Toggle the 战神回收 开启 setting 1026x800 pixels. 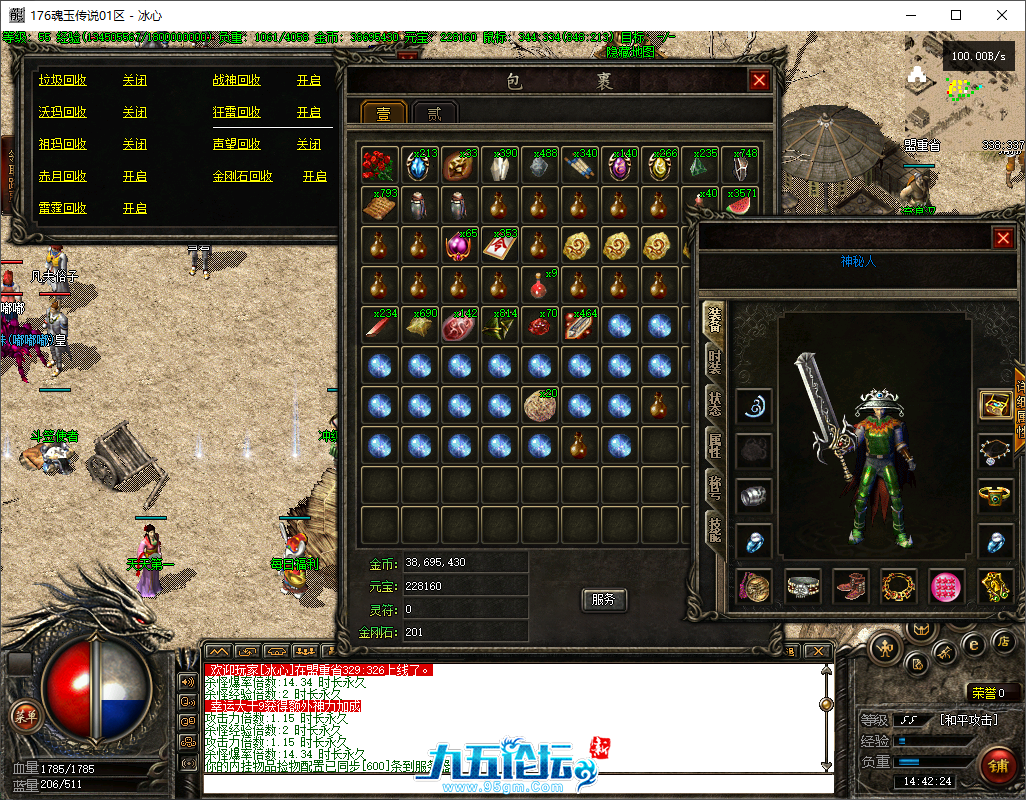click(x=309, y=80)
